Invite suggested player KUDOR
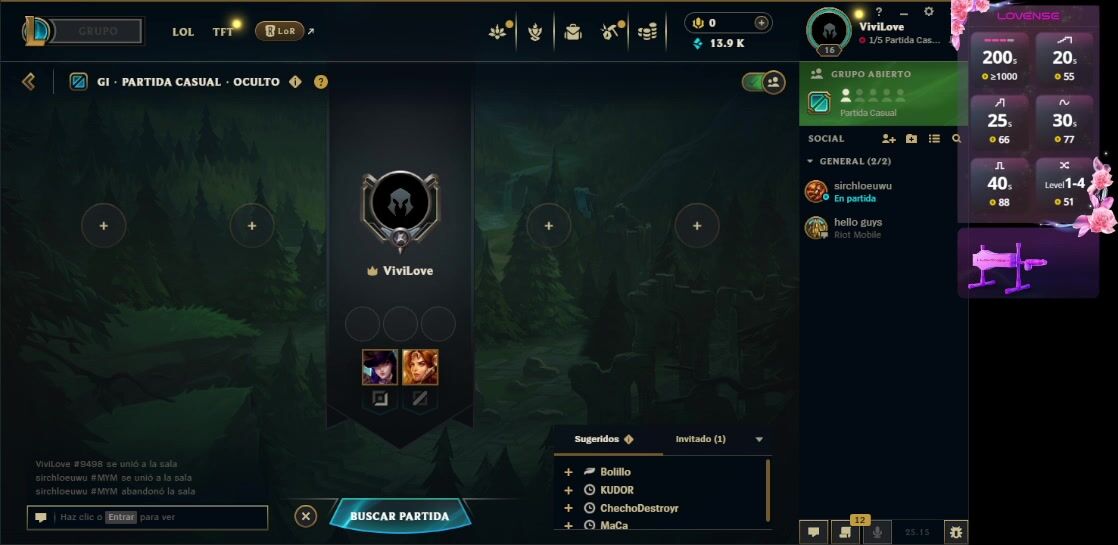The width and height of the screenshot is (1118, 545). (568, 490)
